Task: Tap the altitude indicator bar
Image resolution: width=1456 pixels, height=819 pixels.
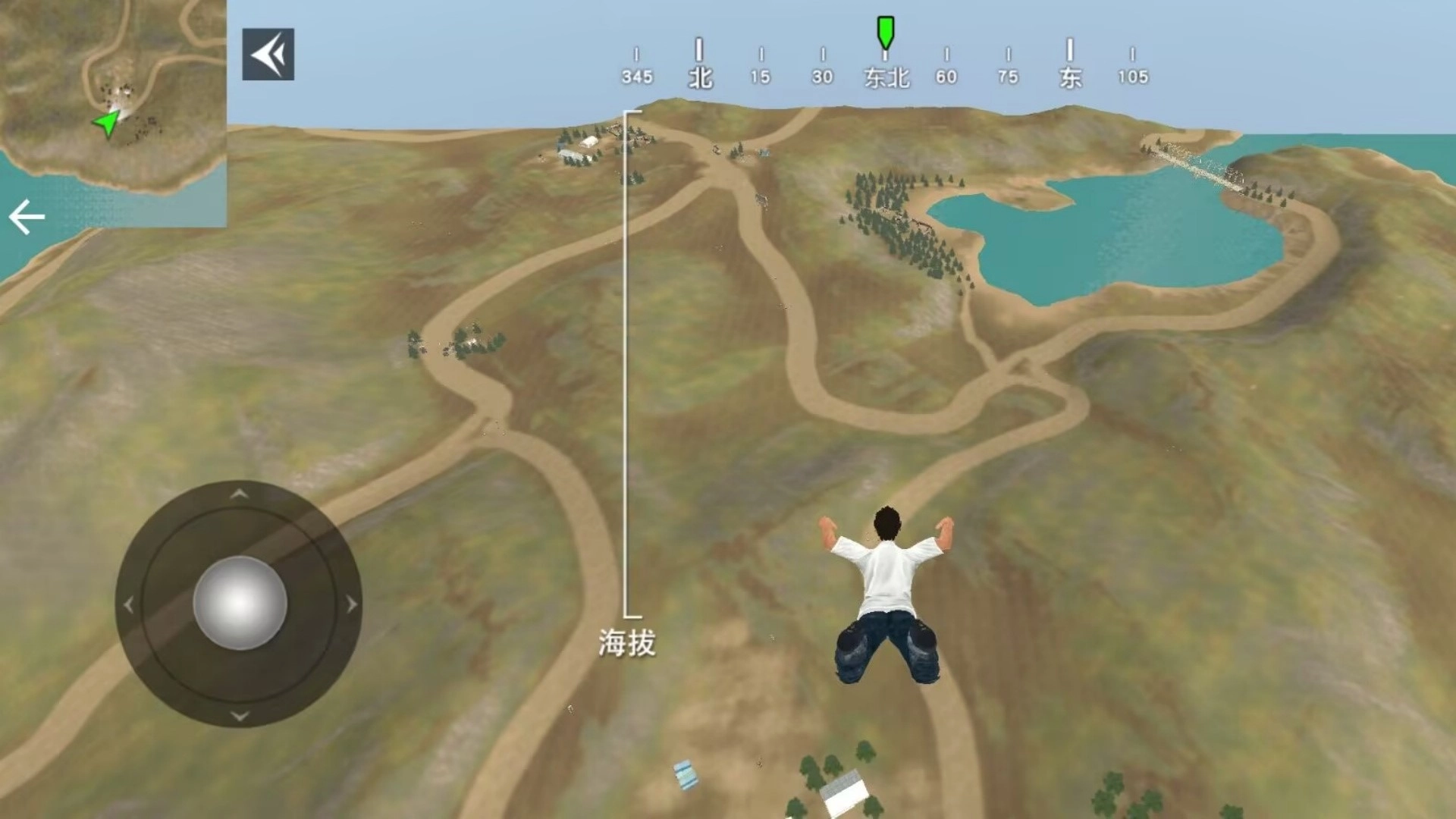Action: [x=625, y=364]
